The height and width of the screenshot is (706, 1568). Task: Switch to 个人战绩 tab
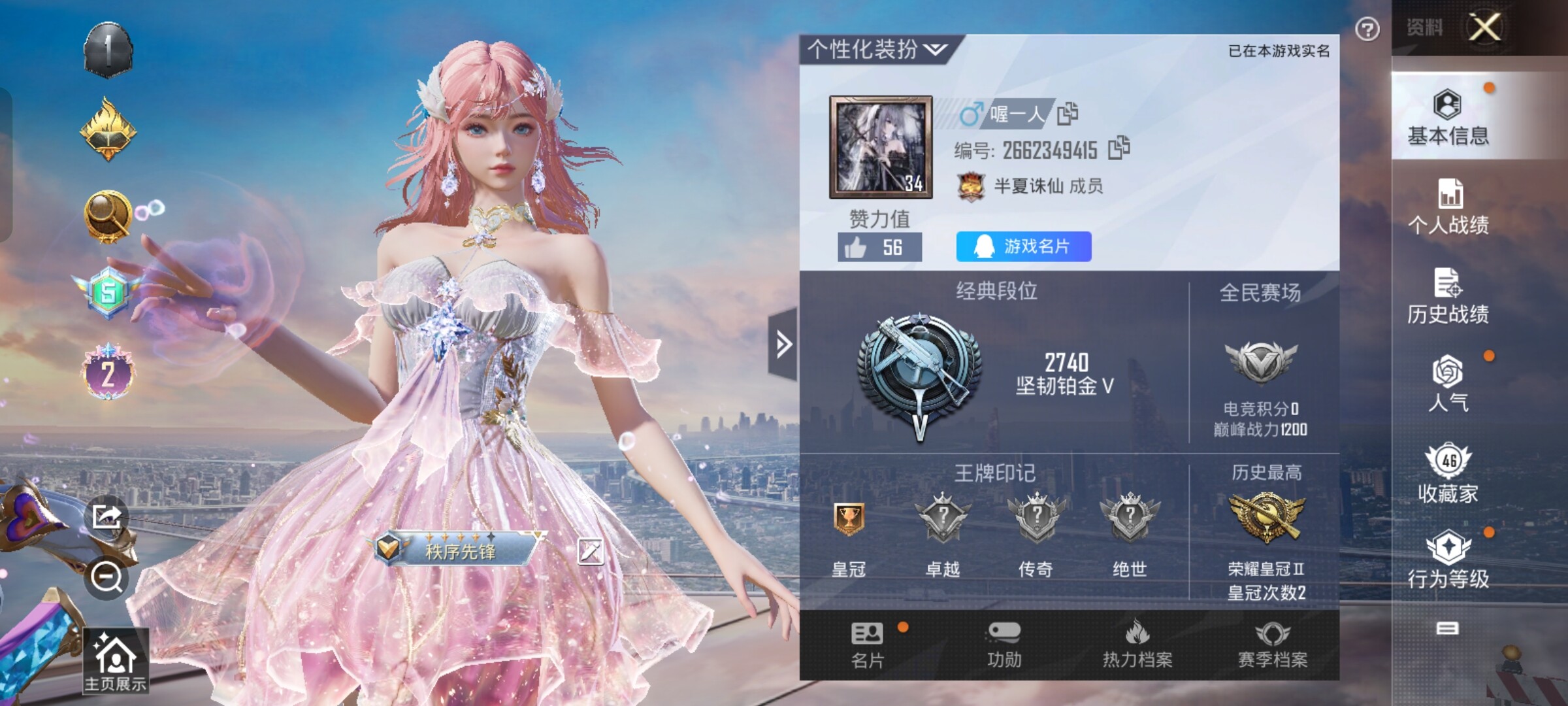point(1448,207)
